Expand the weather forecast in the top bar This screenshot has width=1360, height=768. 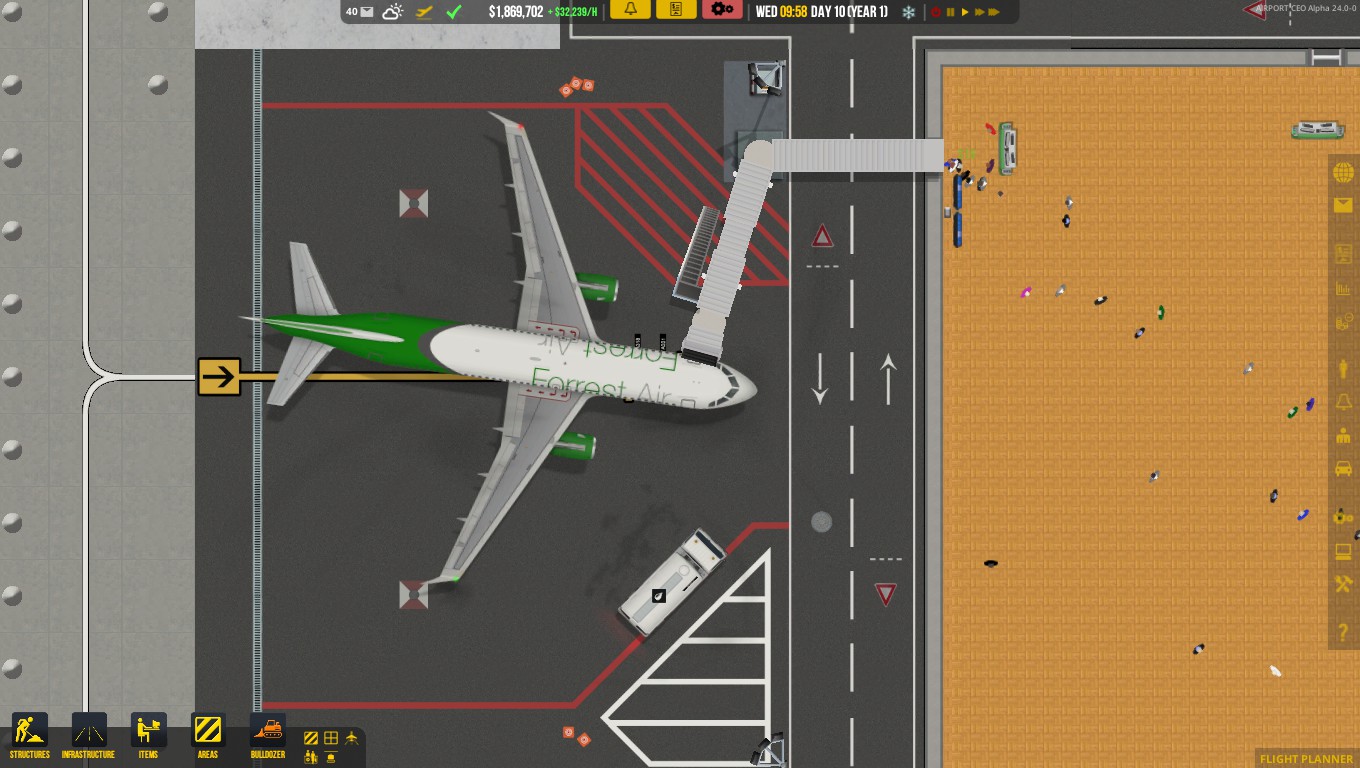392,10
